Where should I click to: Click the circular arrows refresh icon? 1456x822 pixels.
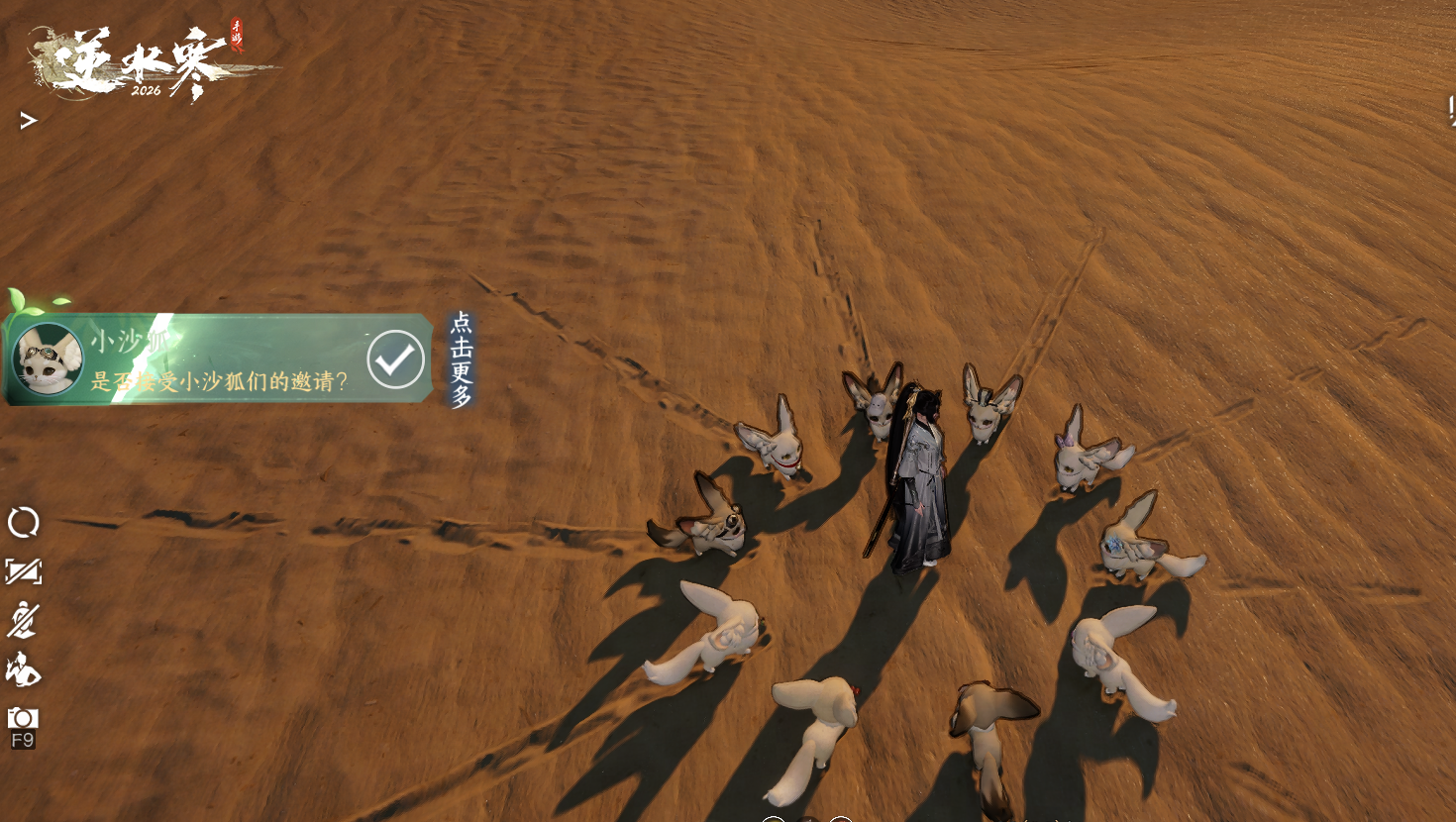click(23, 522)
